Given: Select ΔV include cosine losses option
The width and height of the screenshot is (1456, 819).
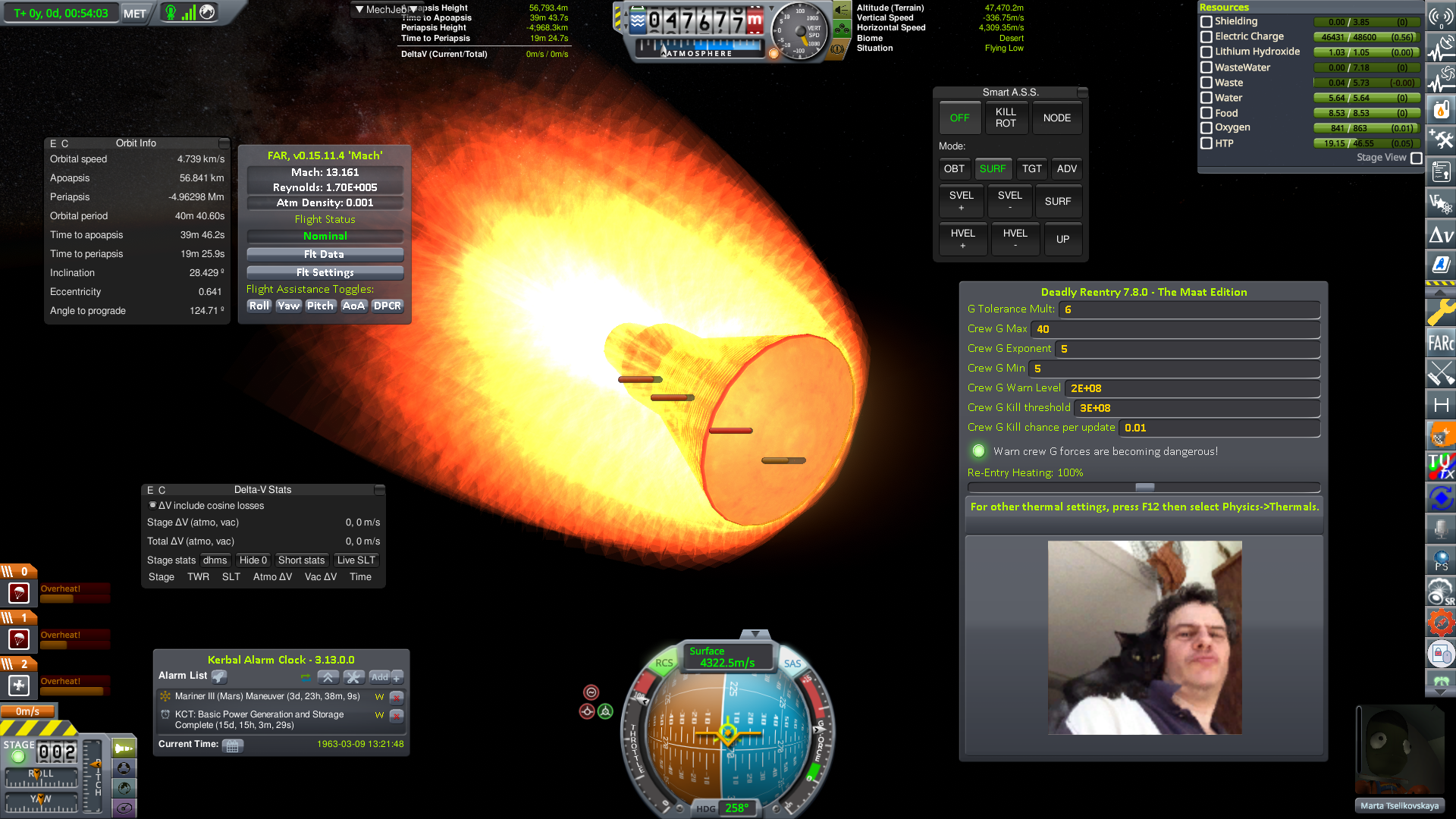Looking at the screenshot, I should [152, 505].
